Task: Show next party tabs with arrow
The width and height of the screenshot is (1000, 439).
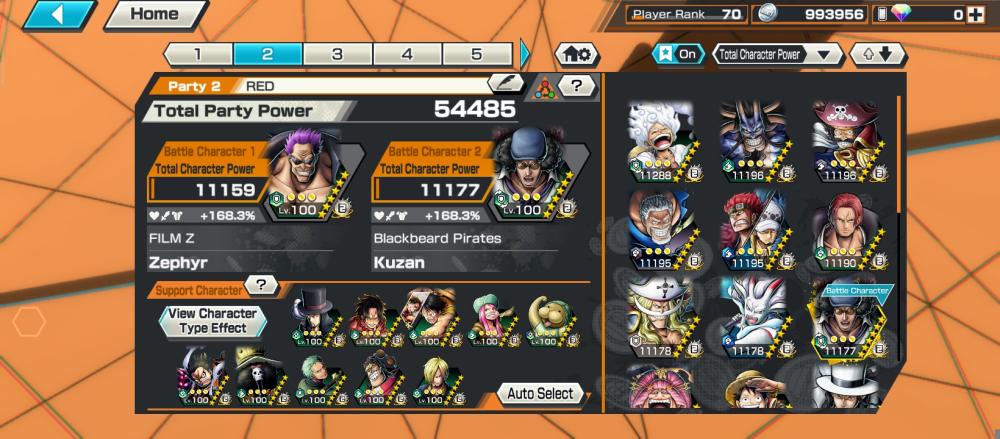Action: (526, 54)
